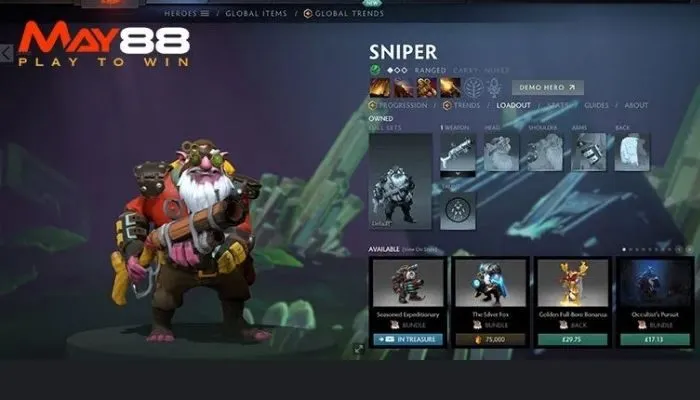
Task: Open the Guides tab
Action: coord(597,105)
